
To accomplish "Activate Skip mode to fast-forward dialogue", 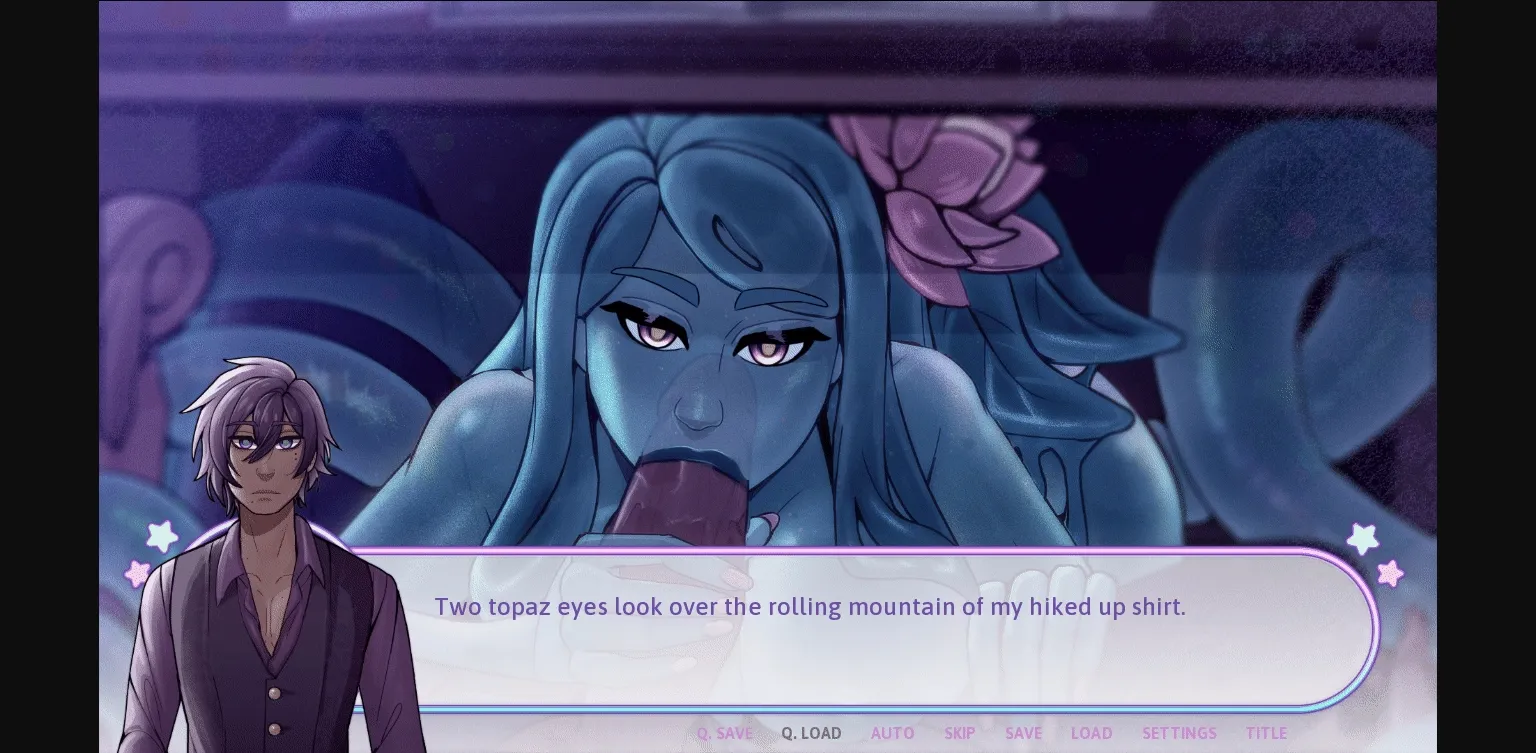I will [960, 733].
